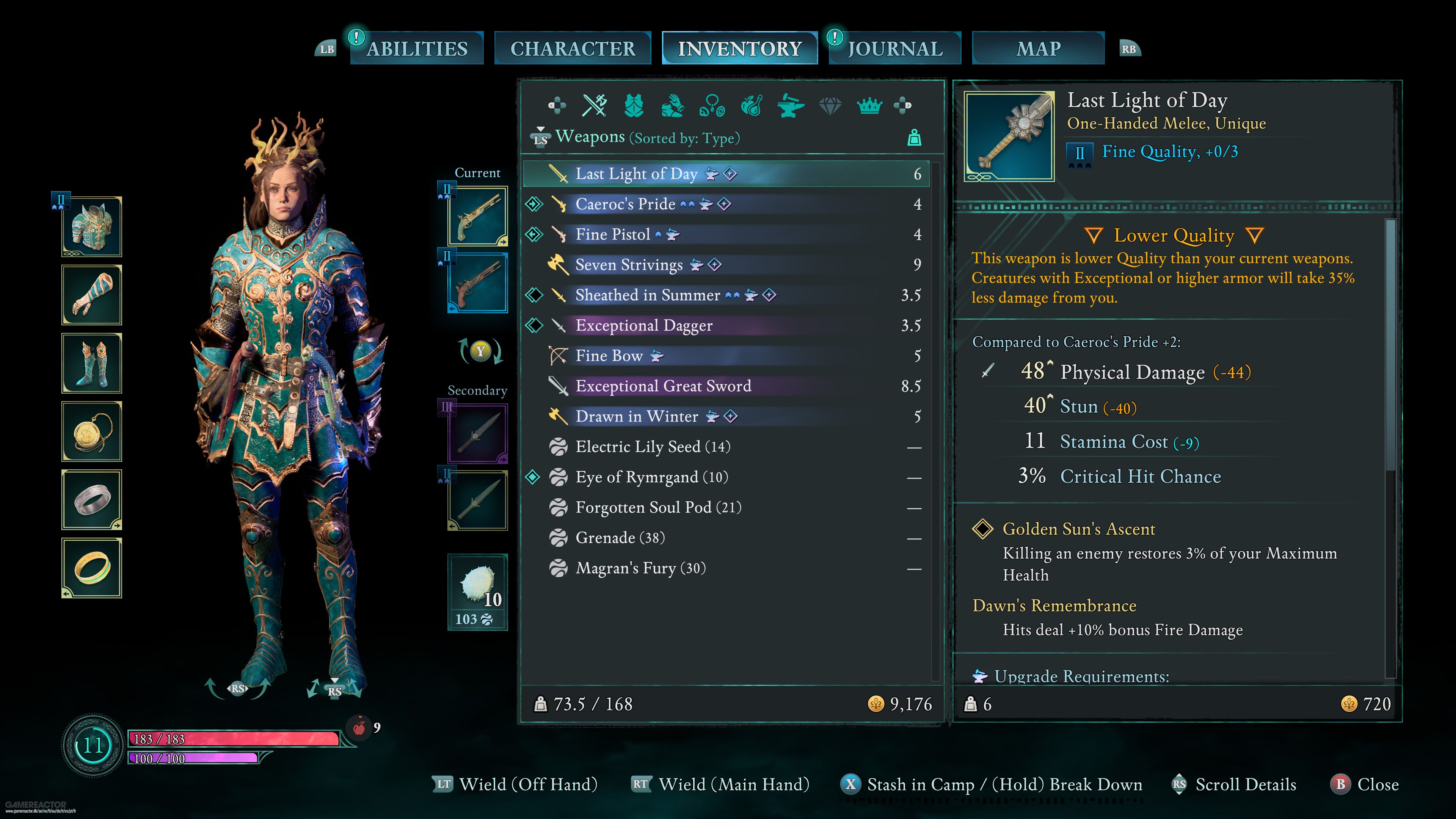
Task: Select the equipped boots slot
Action: (91, 364)
